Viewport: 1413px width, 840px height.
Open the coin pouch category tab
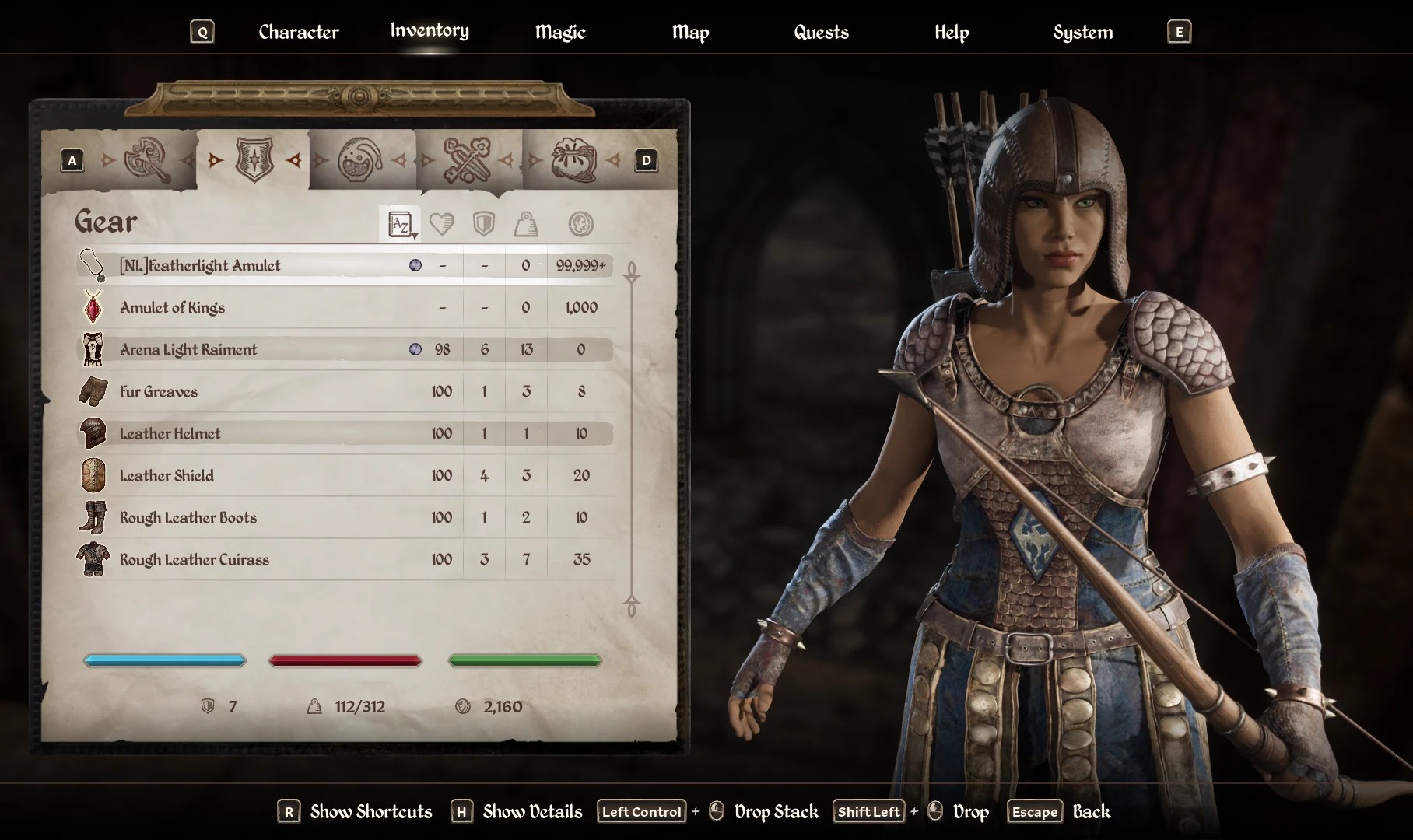[x=573, y=160]
